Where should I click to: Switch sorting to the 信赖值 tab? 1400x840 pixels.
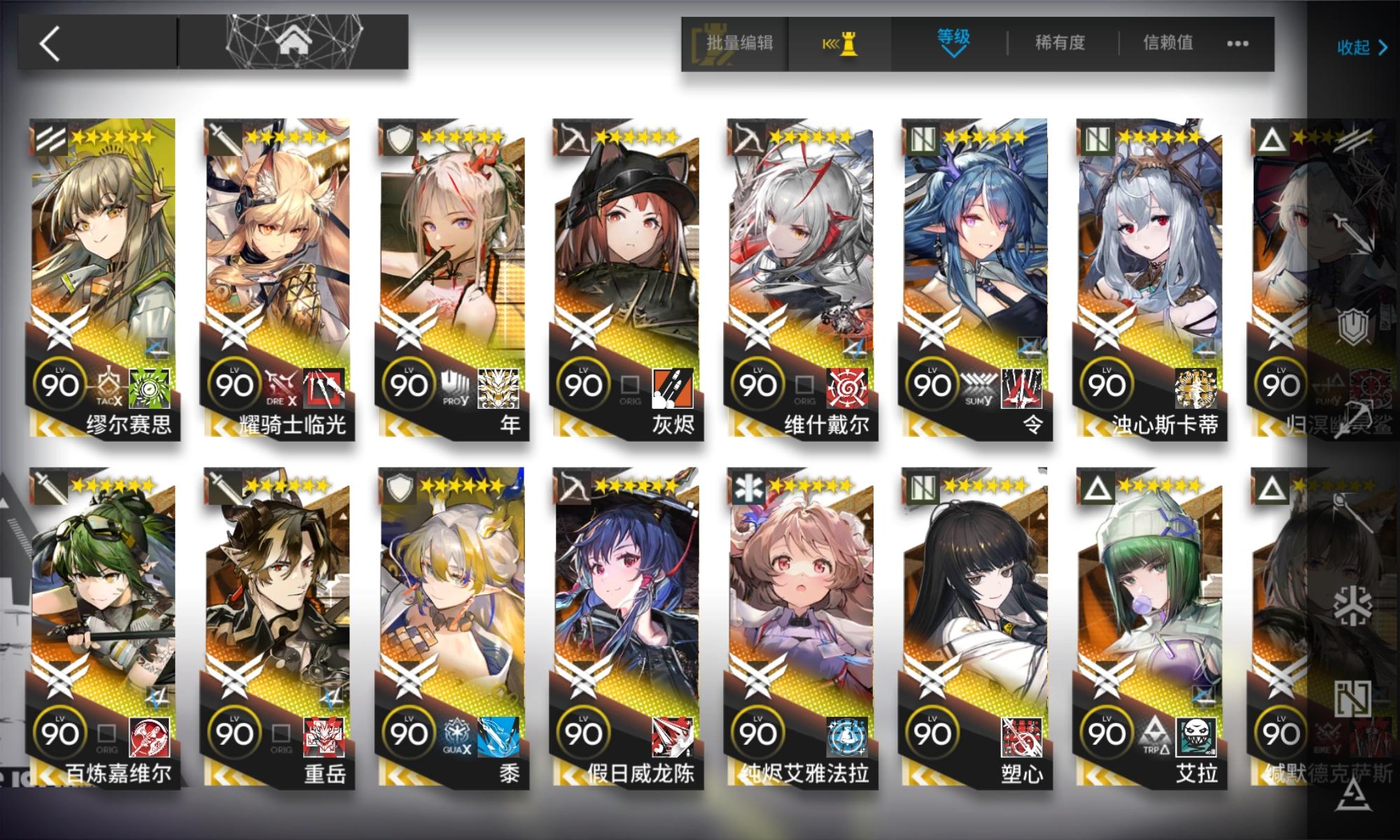[x=1165, y=43]
